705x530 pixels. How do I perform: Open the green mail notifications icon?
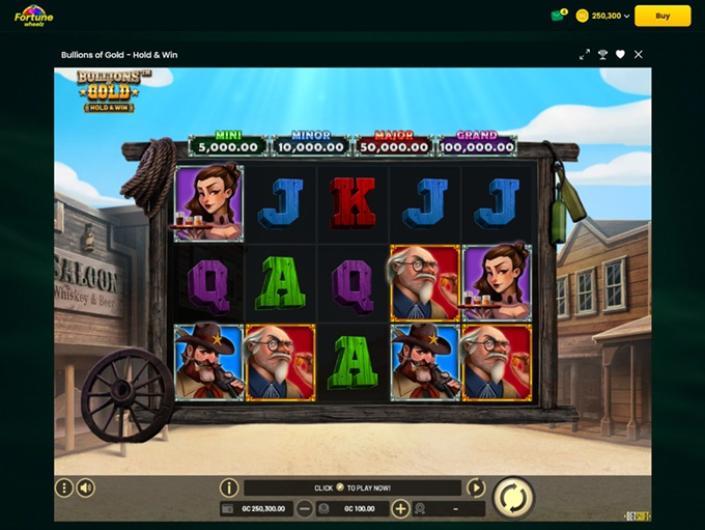(x=558, y=16)
